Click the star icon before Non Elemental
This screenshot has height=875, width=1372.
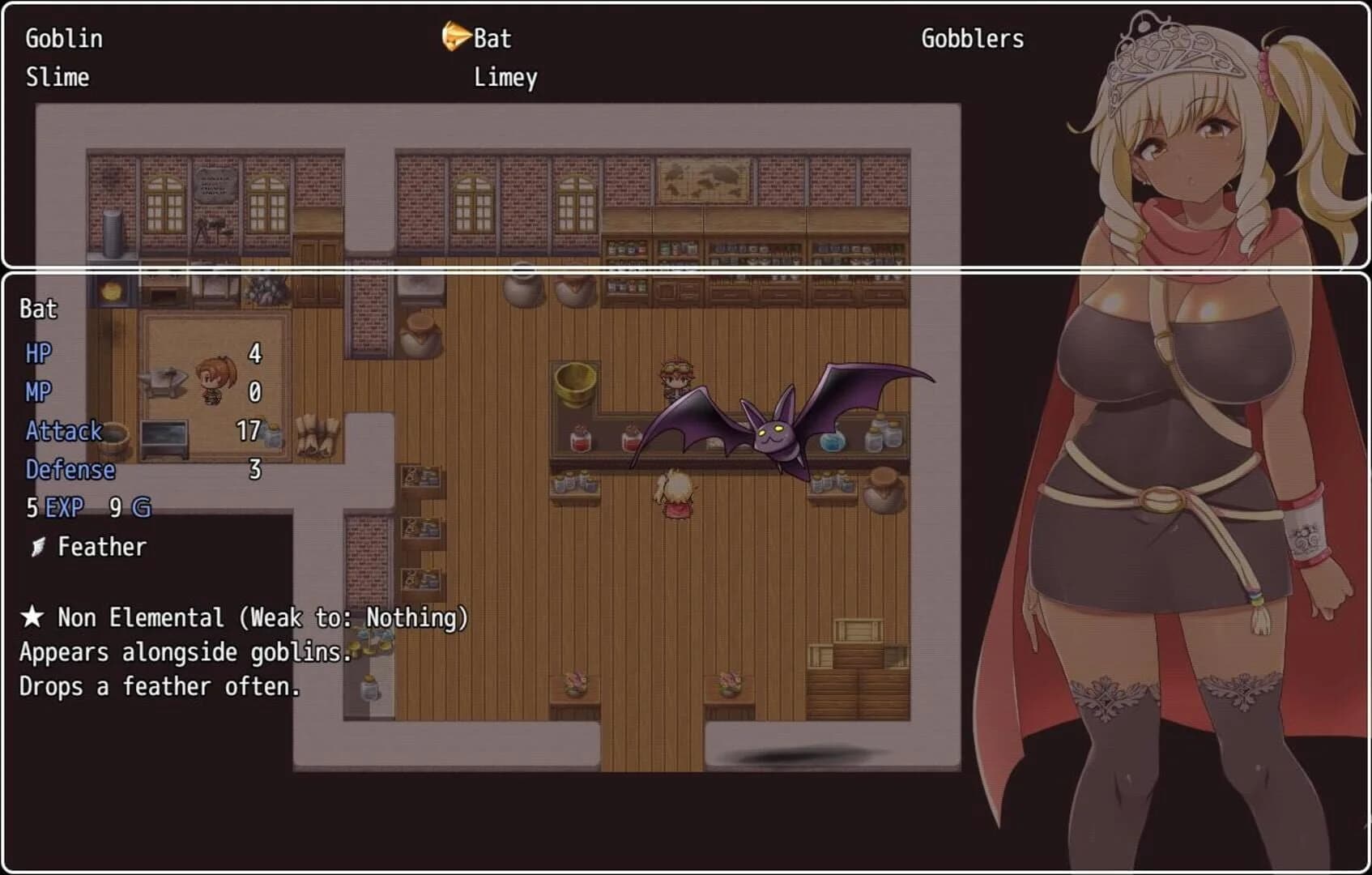32,616
